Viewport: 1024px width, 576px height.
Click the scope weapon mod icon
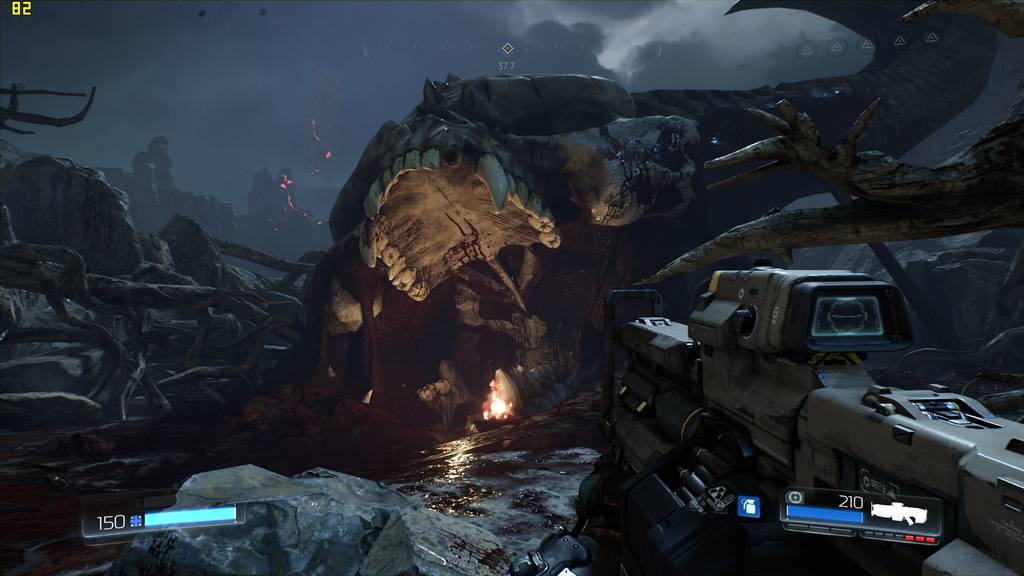point(796,497)
